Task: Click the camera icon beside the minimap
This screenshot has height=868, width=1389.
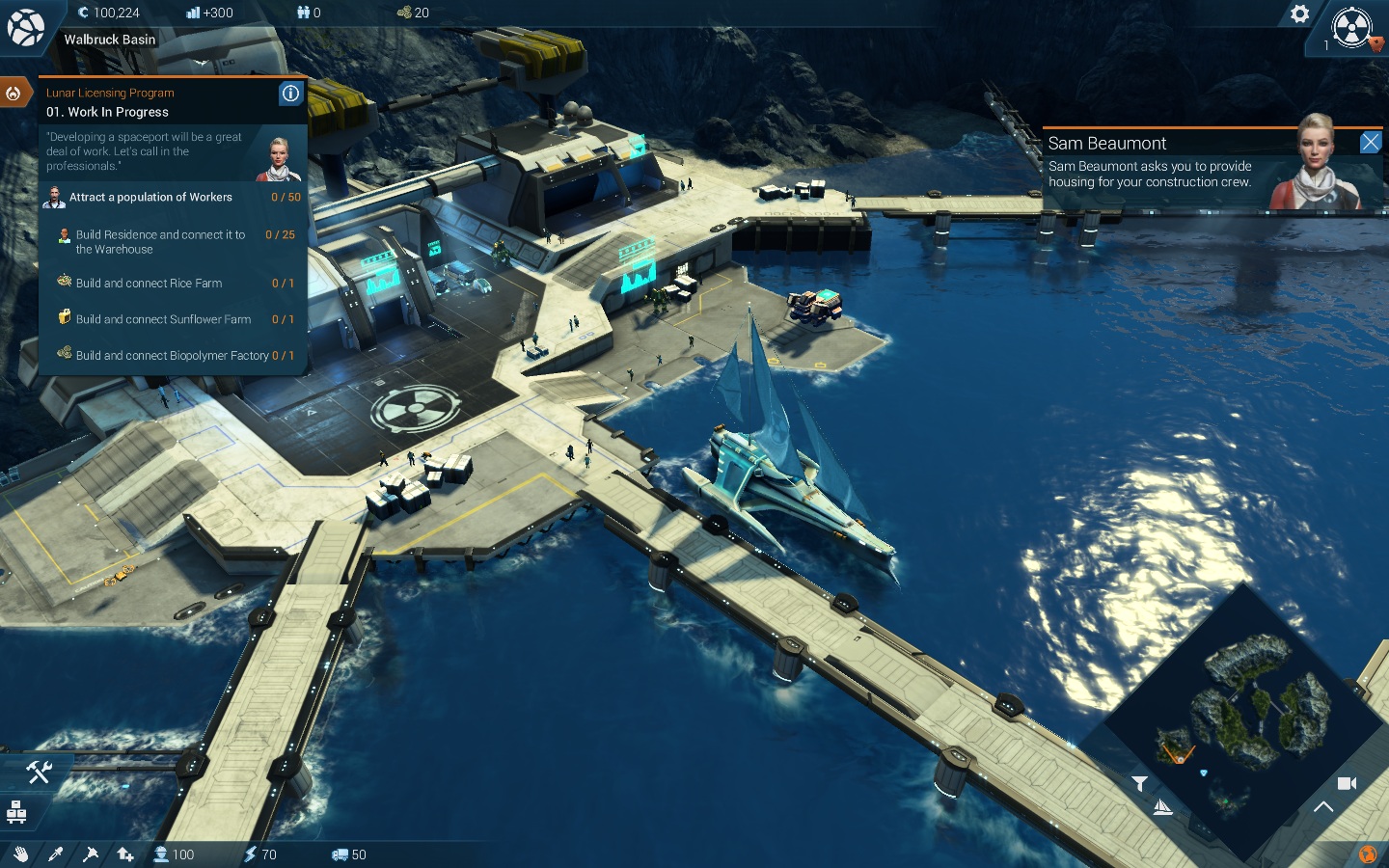Action: tap(1347, 783)
